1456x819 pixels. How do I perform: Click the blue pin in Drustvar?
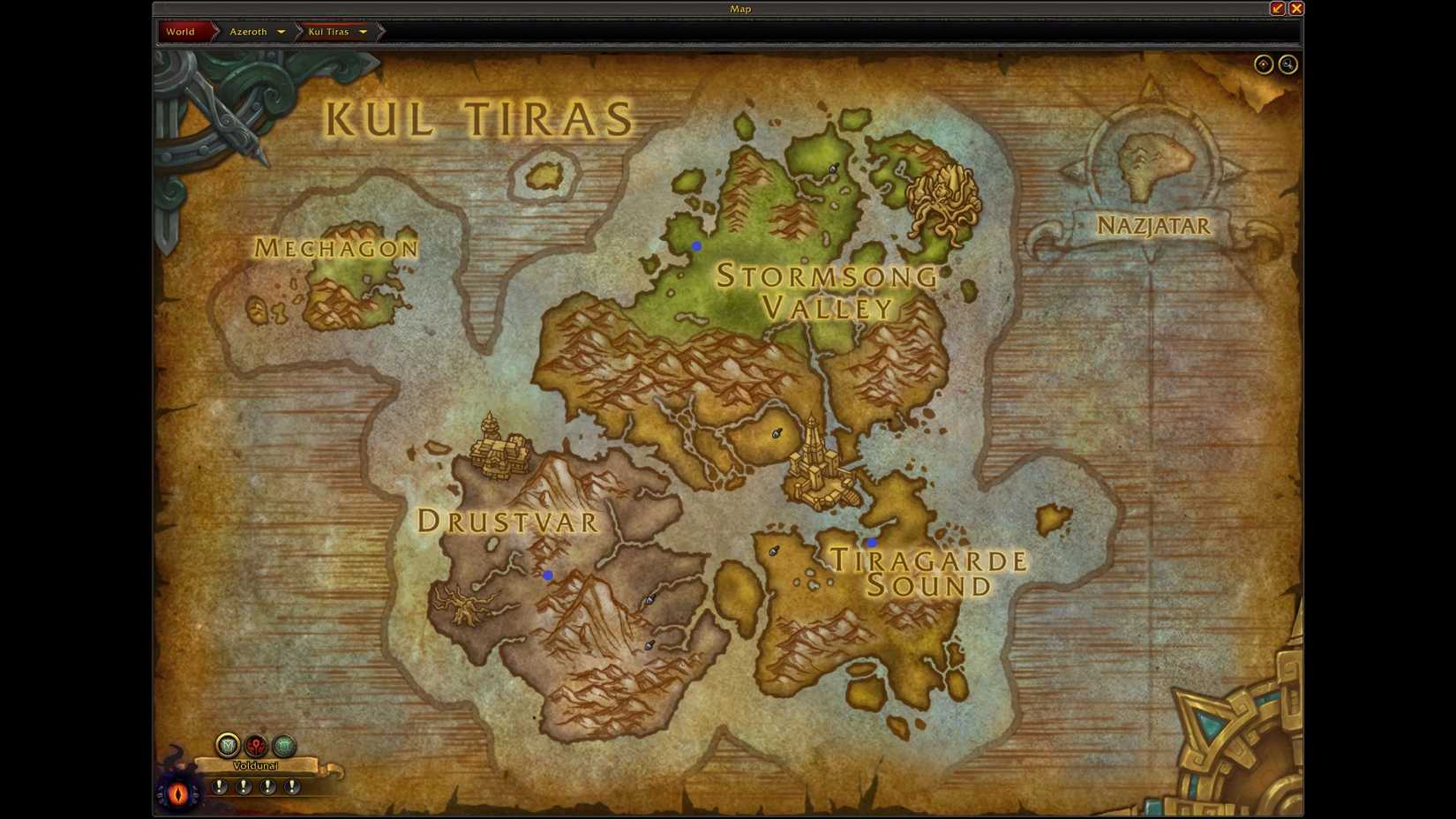(x=548, y=575)
